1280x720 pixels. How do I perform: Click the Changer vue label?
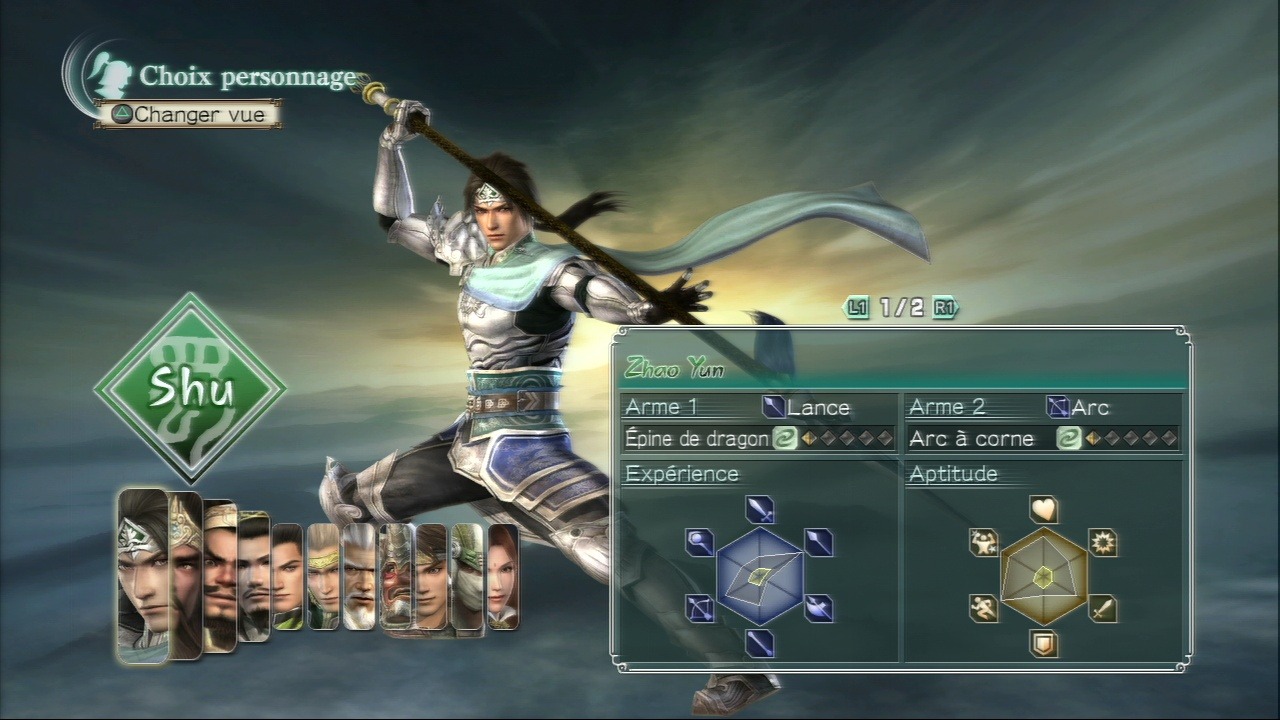pyautogui.click(x=189, y=114)
